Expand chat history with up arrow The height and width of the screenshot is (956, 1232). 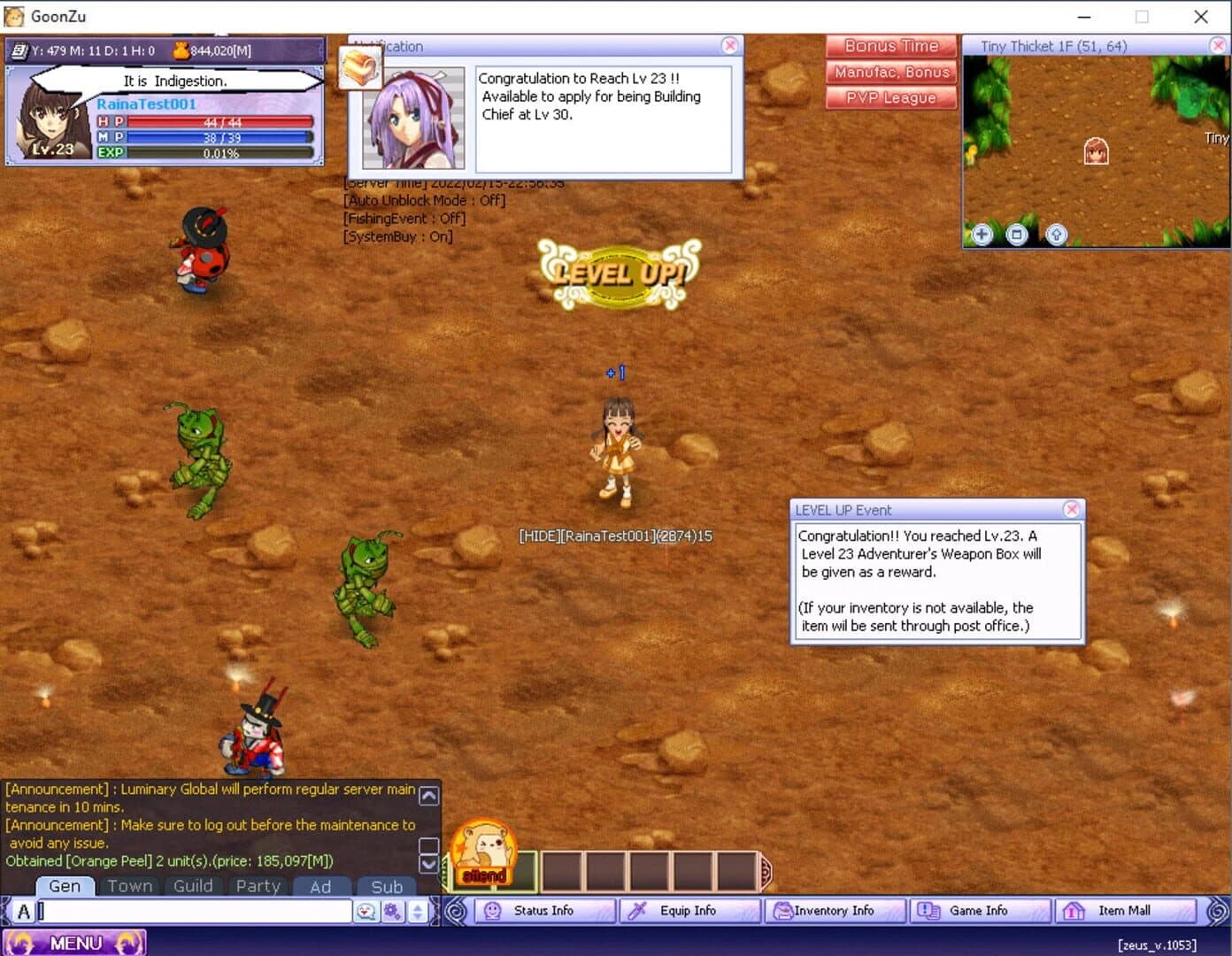coord(428,795)
